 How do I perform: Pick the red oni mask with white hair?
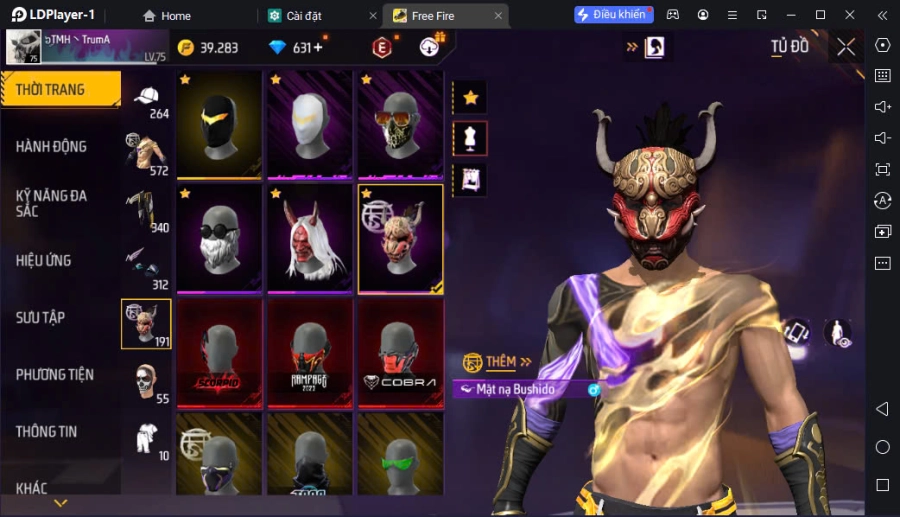tap(309, 238)
